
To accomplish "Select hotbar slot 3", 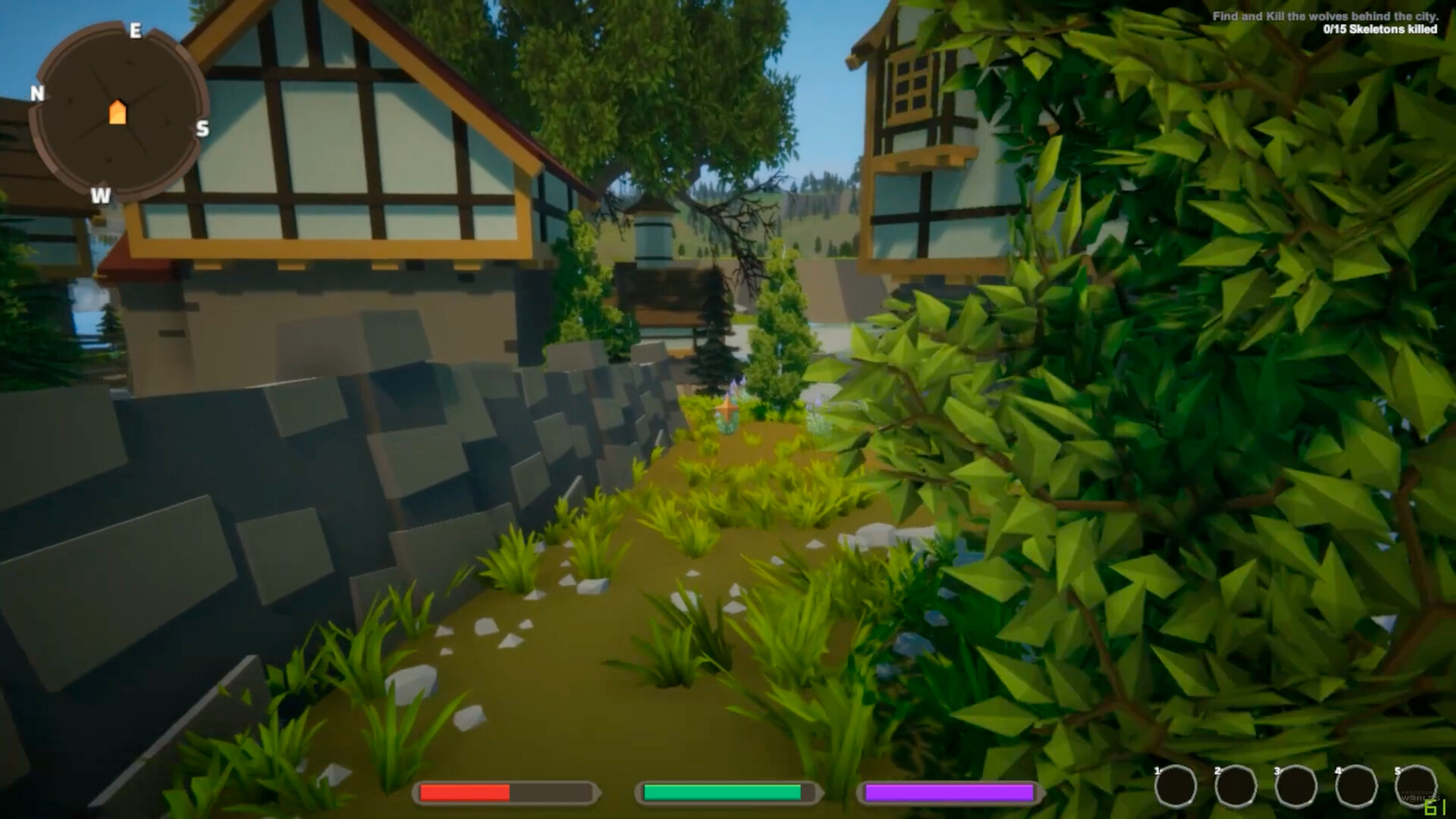I will [x=1296, y=786].
